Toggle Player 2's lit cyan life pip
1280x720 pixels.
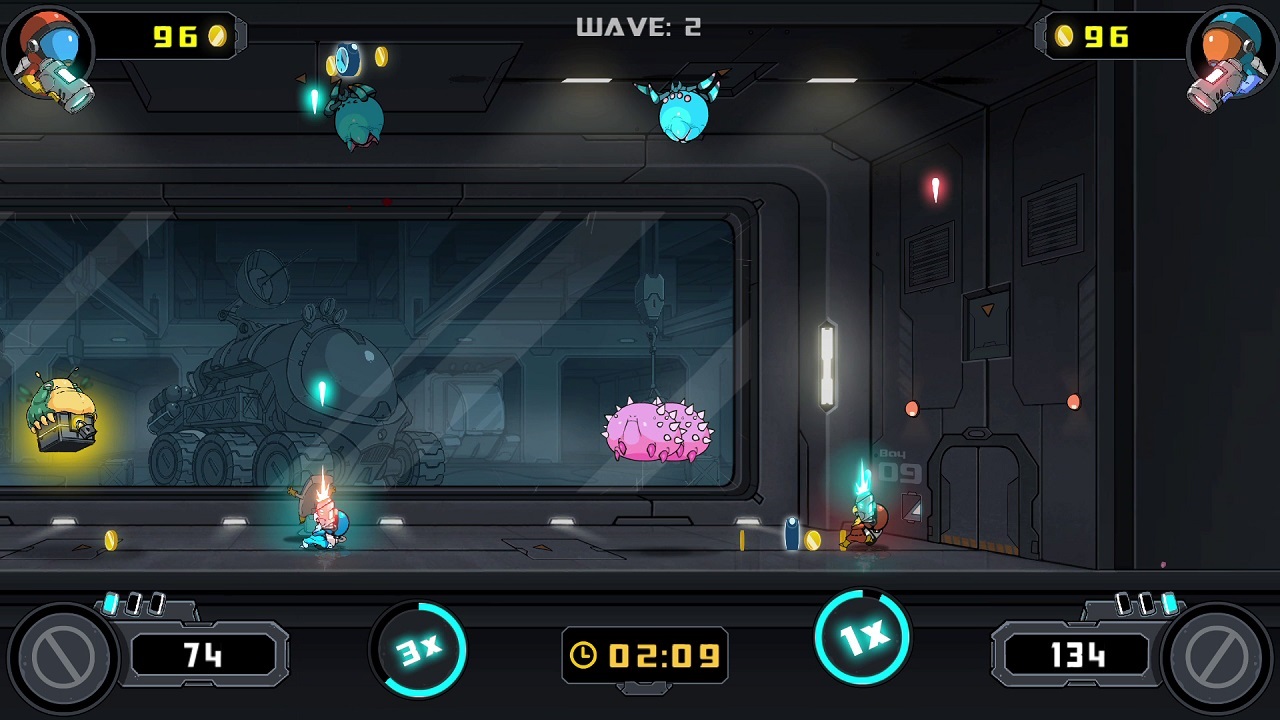tap(1169, 602)
